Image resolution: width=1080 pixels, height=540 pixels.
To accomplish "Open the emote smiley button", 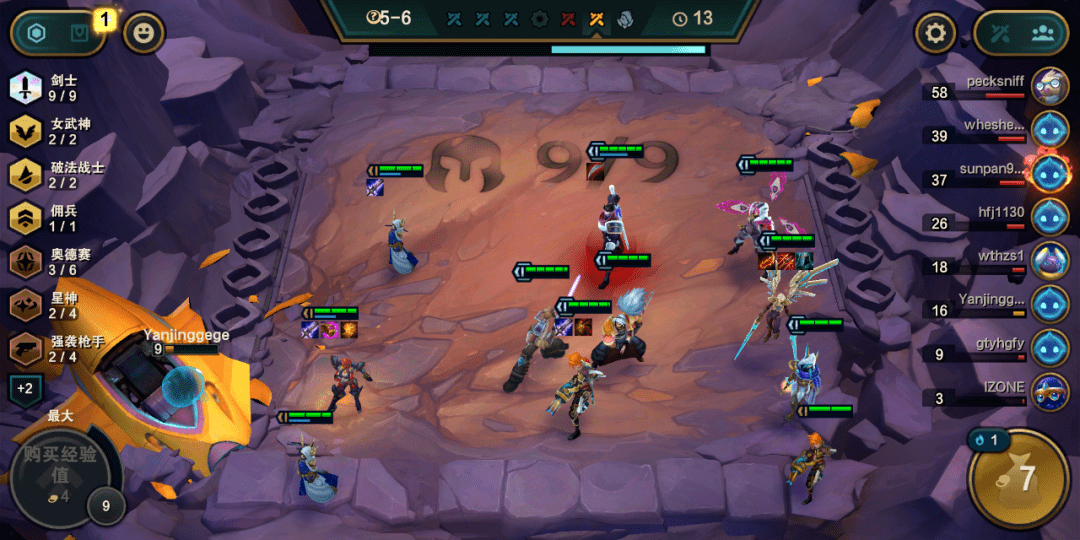I will click(x=144, y=34).
